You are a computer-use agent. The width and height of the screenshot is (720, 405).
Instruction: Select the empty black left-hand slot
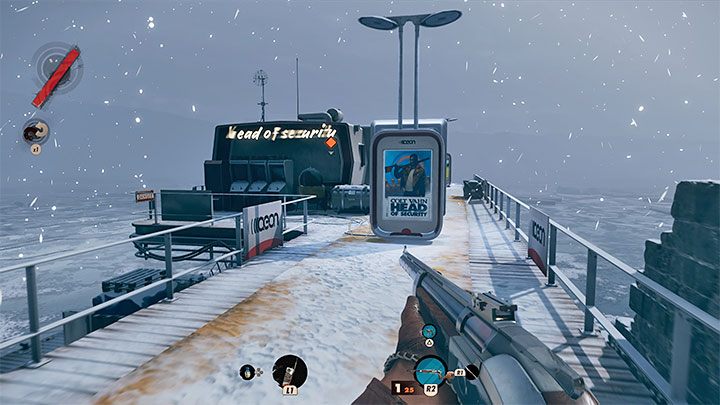472,372
